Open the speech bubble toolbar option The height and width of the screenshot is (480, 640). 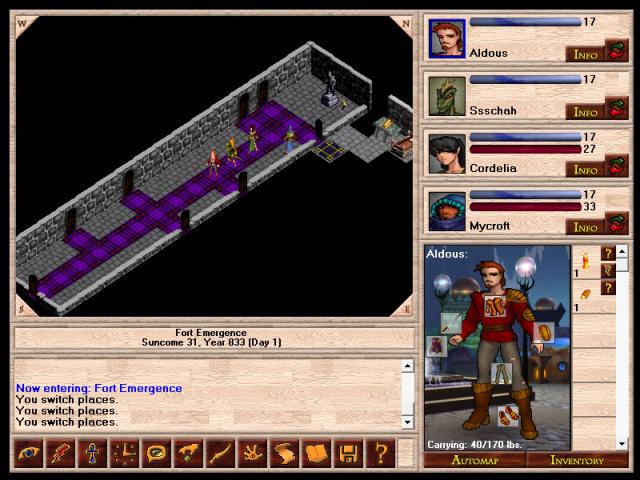tap(155, 454)
